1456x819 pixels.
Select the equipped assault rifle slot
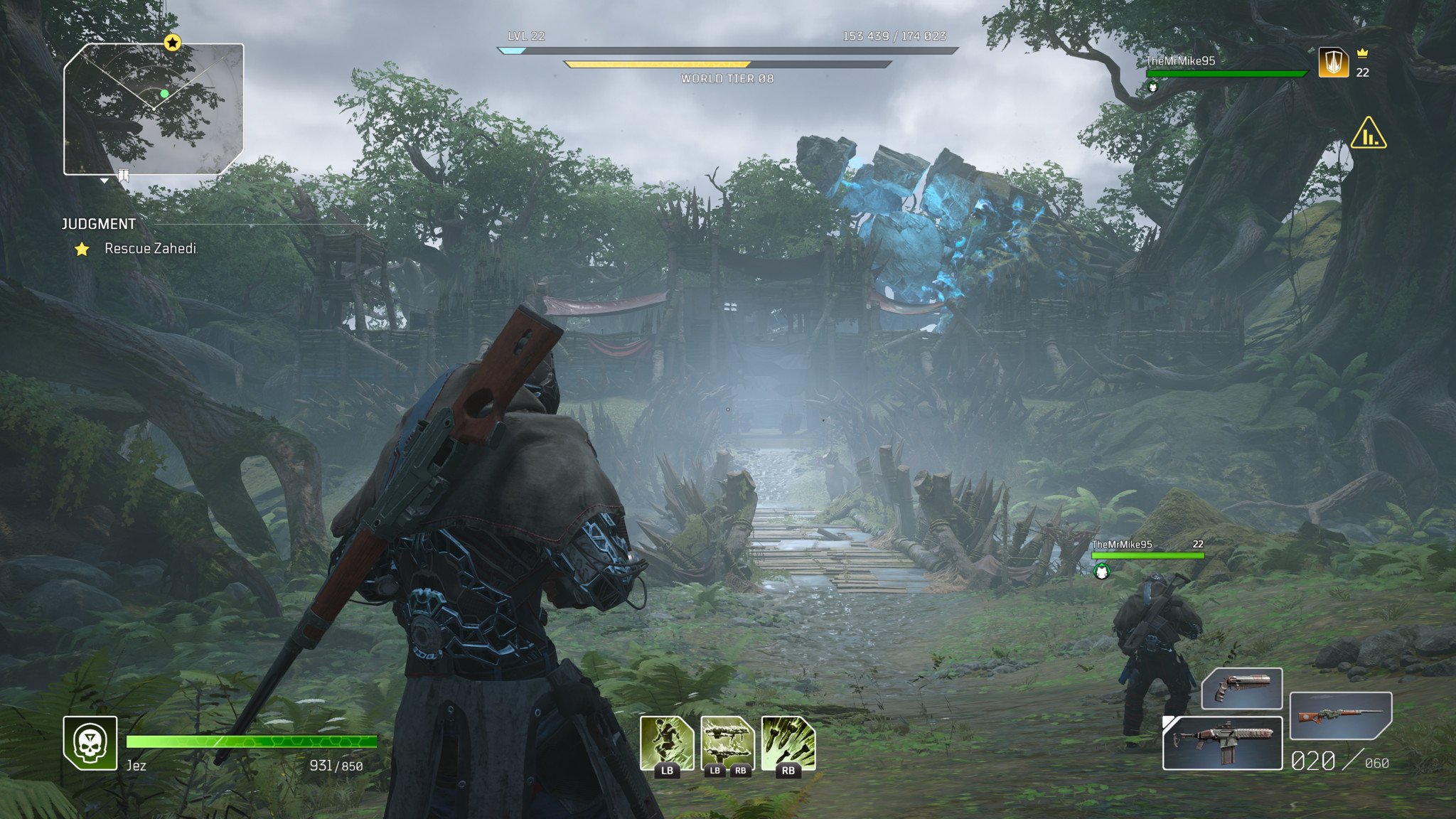1221,744
